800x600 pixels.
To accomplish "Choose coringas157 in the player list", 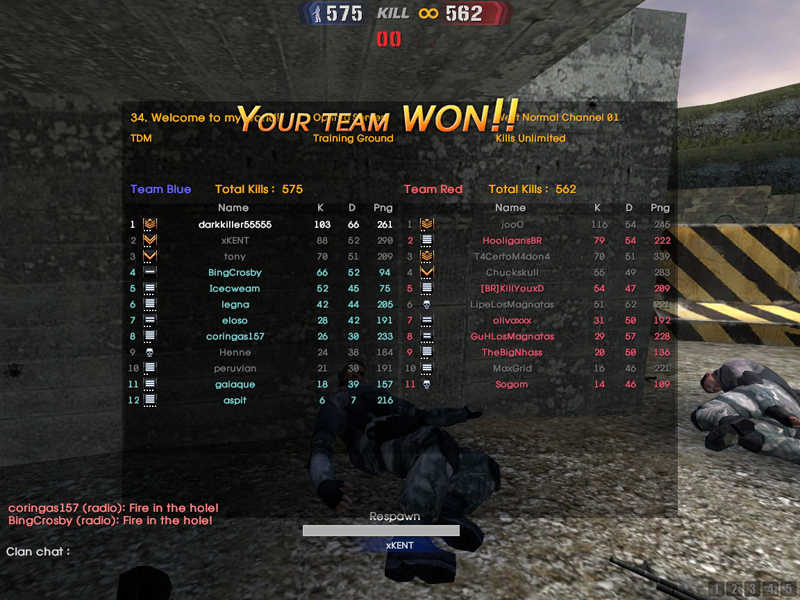I will click(234, 336).
